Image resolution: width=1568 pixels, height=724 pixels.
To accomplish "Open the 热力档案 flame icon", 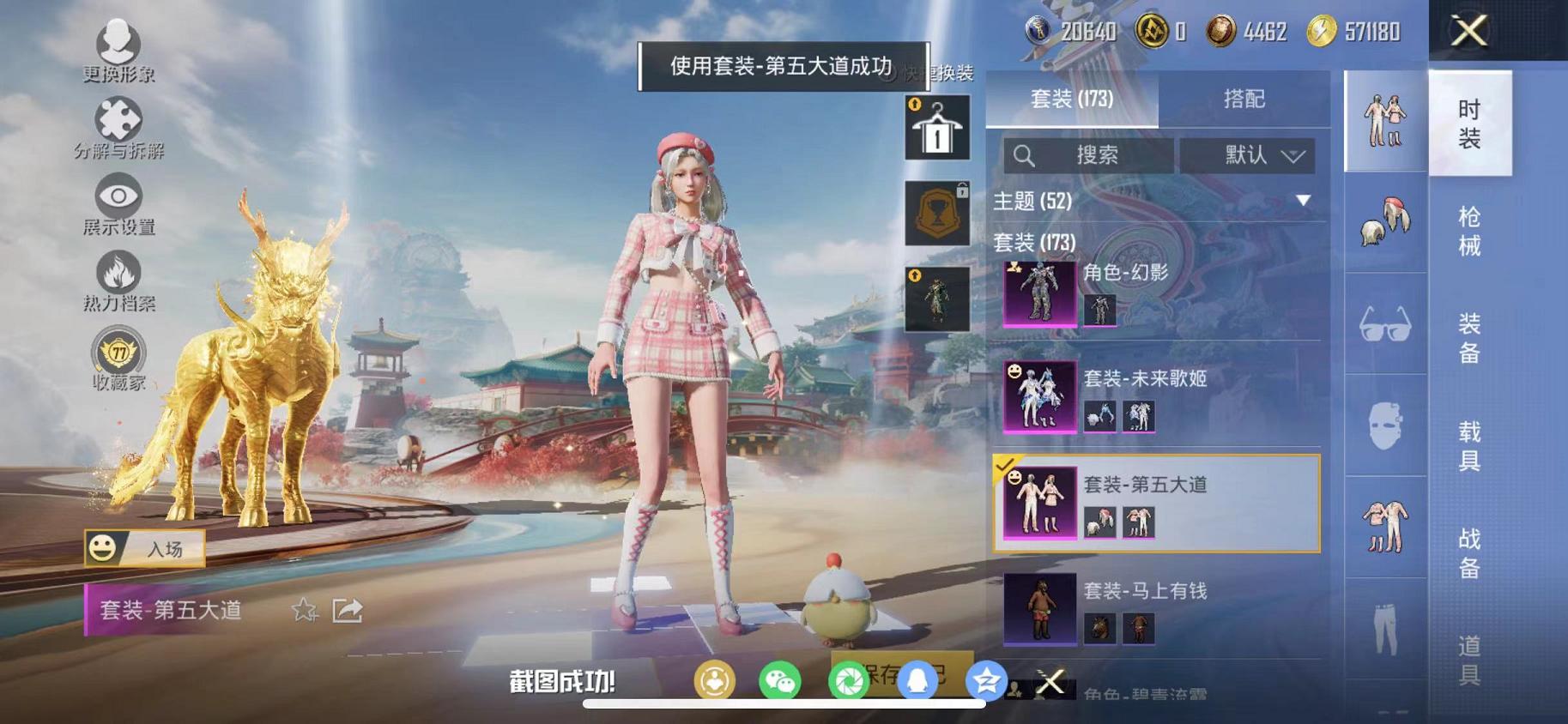I will (x=119, y=275).
